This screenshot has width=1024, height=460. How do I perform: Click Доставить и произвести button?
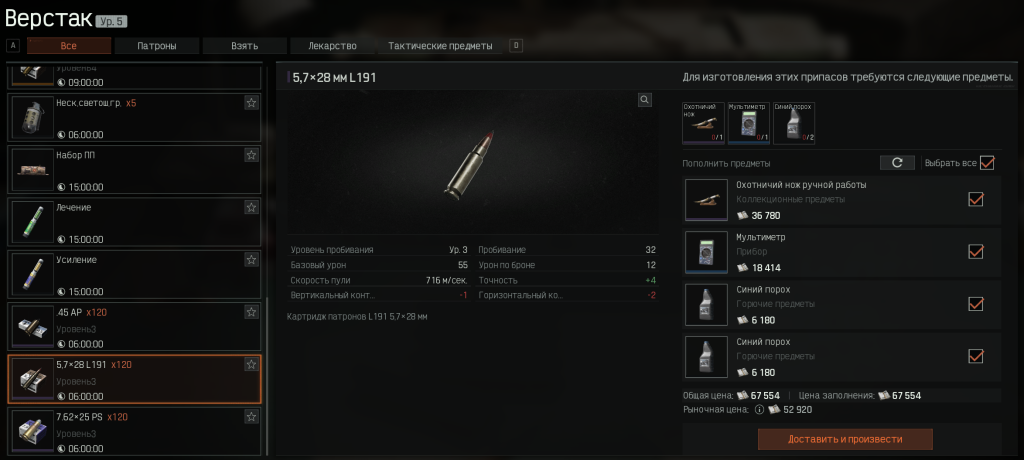[x=845, y=439]
